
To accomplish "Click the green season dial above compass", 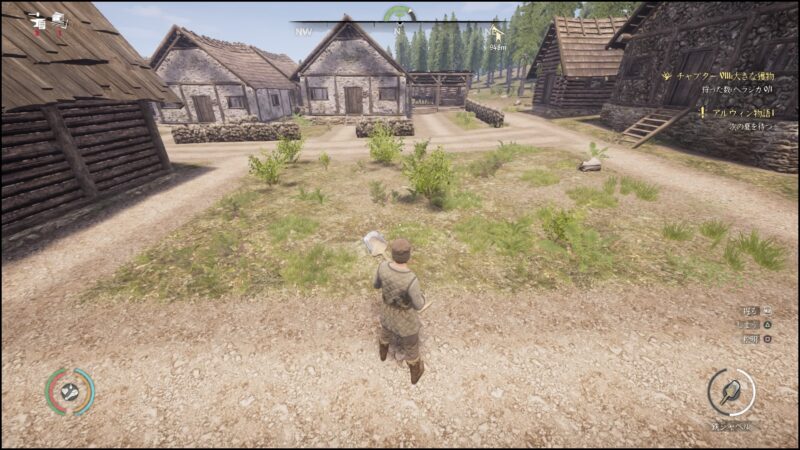I will (x=399, y=13).
